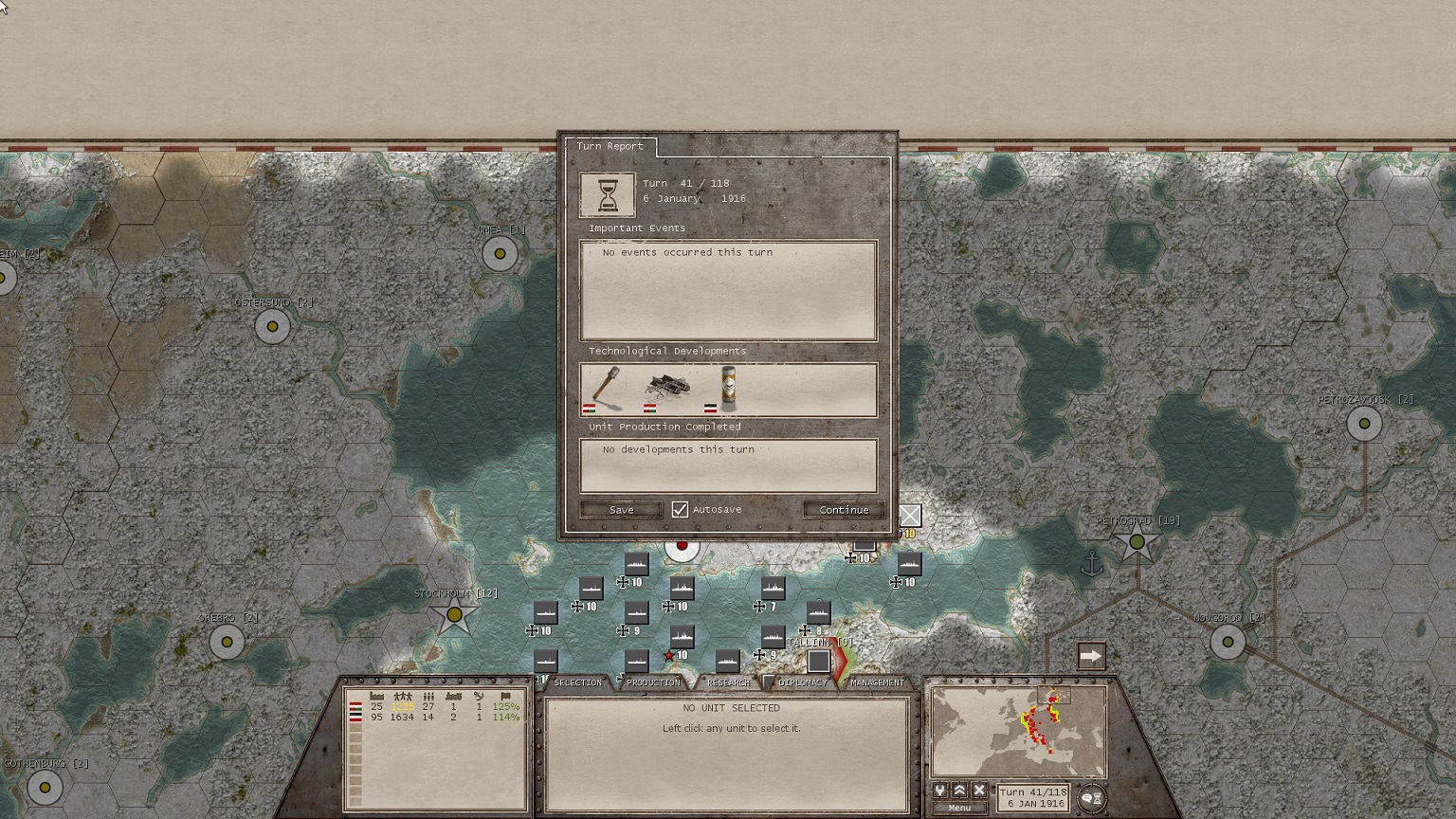Image resolution: width=1456 pixels, height=819 pixels.
Task: Switch to the Selection tab
Action: click(x=577, y=682)
